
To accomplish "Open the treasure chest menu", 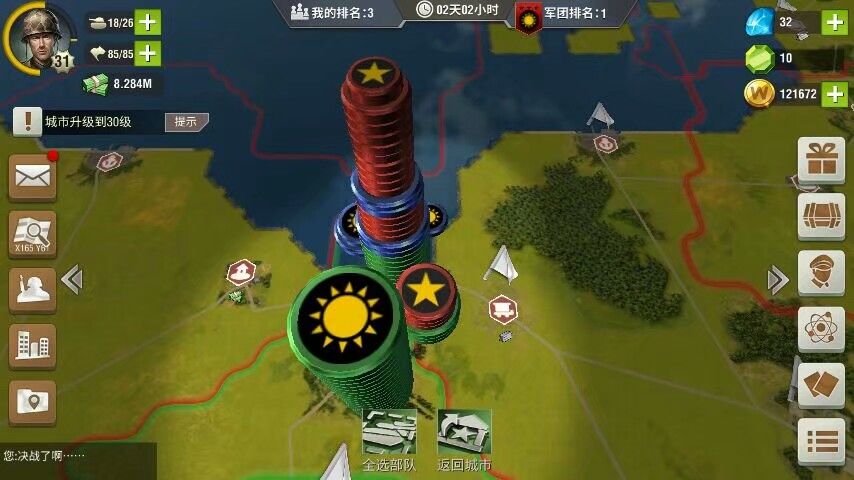I will pyautogui.click(x=820, y=216).
